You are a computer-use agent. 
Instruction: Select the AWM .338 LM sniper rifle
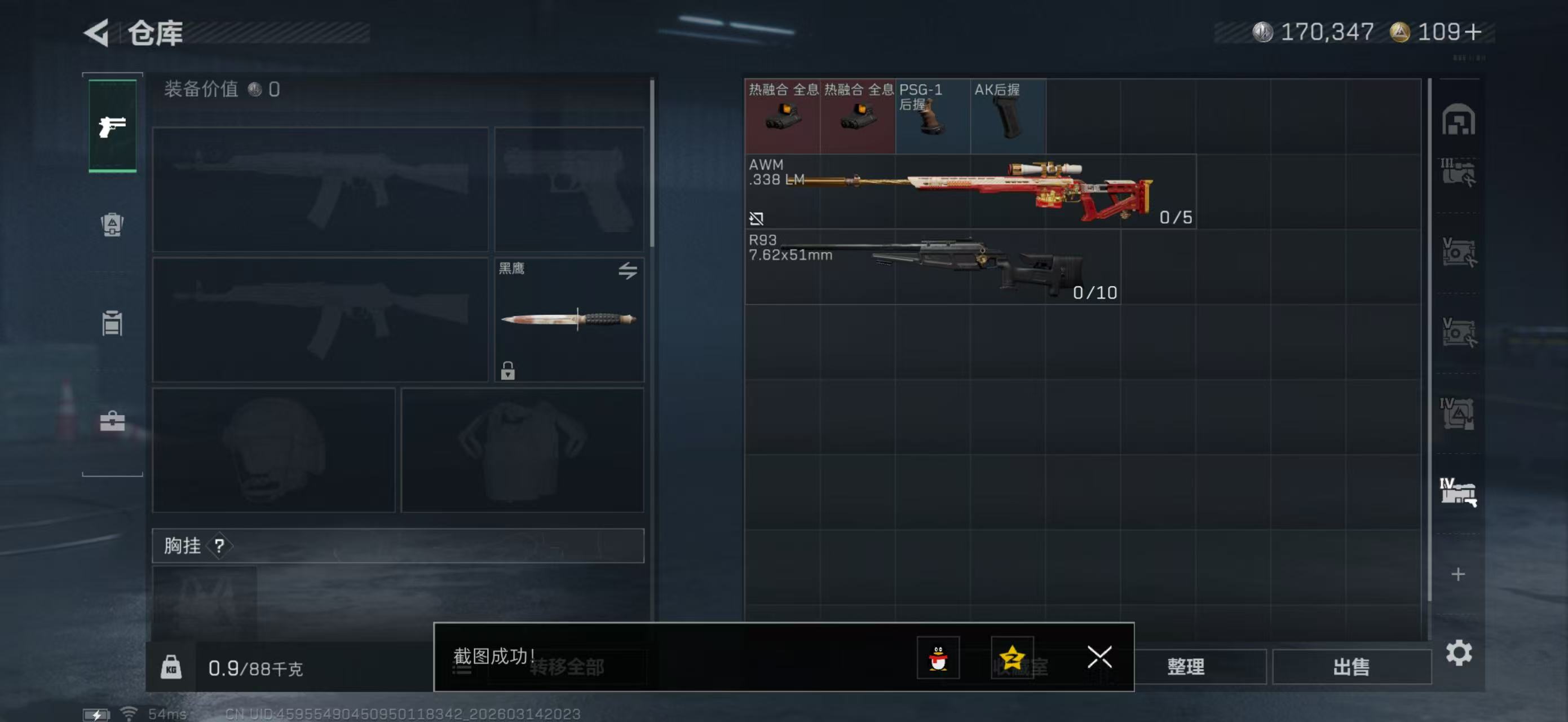pyautogui.click(x=970, y=191)
